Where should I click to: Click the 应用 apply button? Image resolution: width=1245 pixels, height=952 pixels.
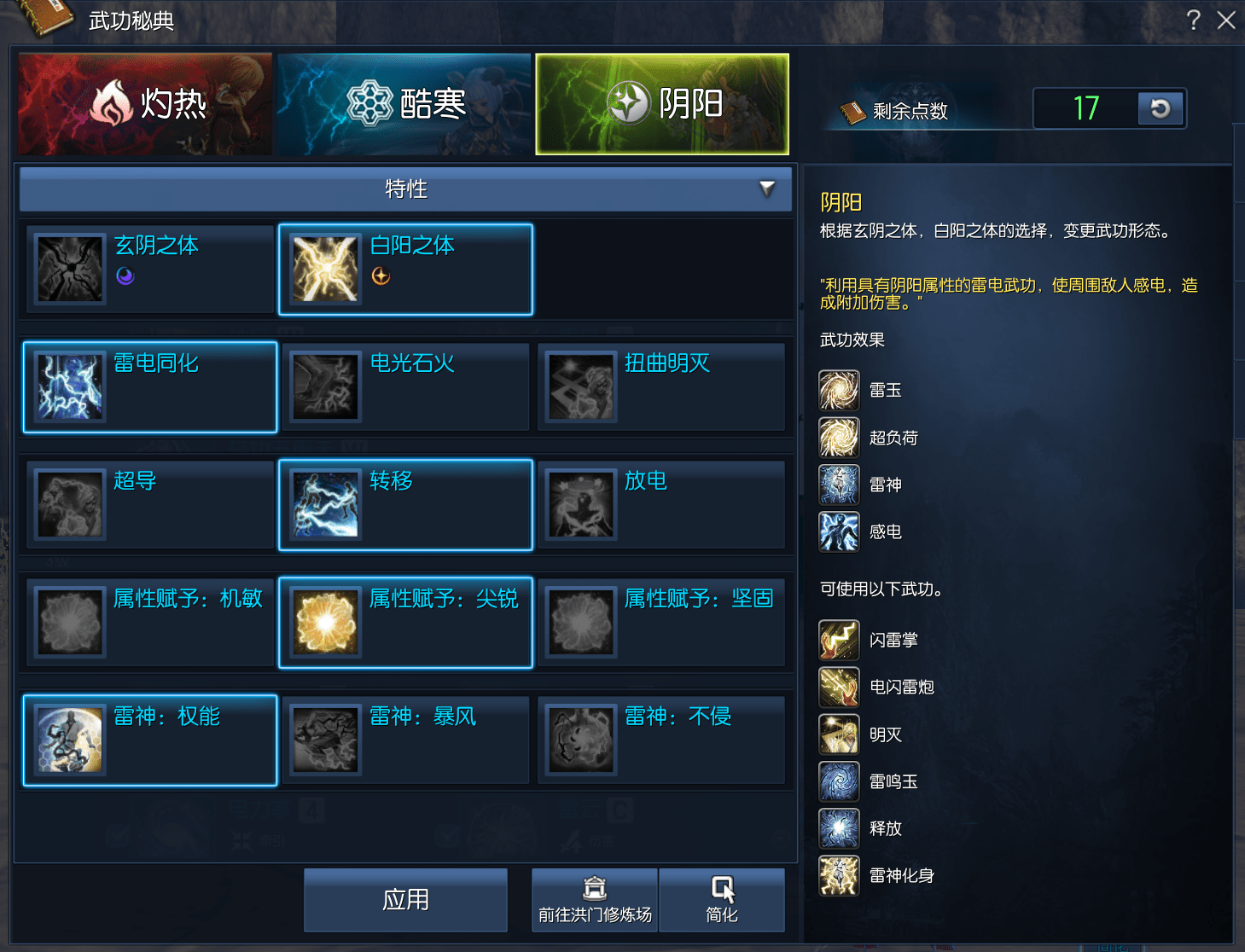pos(404,899)
